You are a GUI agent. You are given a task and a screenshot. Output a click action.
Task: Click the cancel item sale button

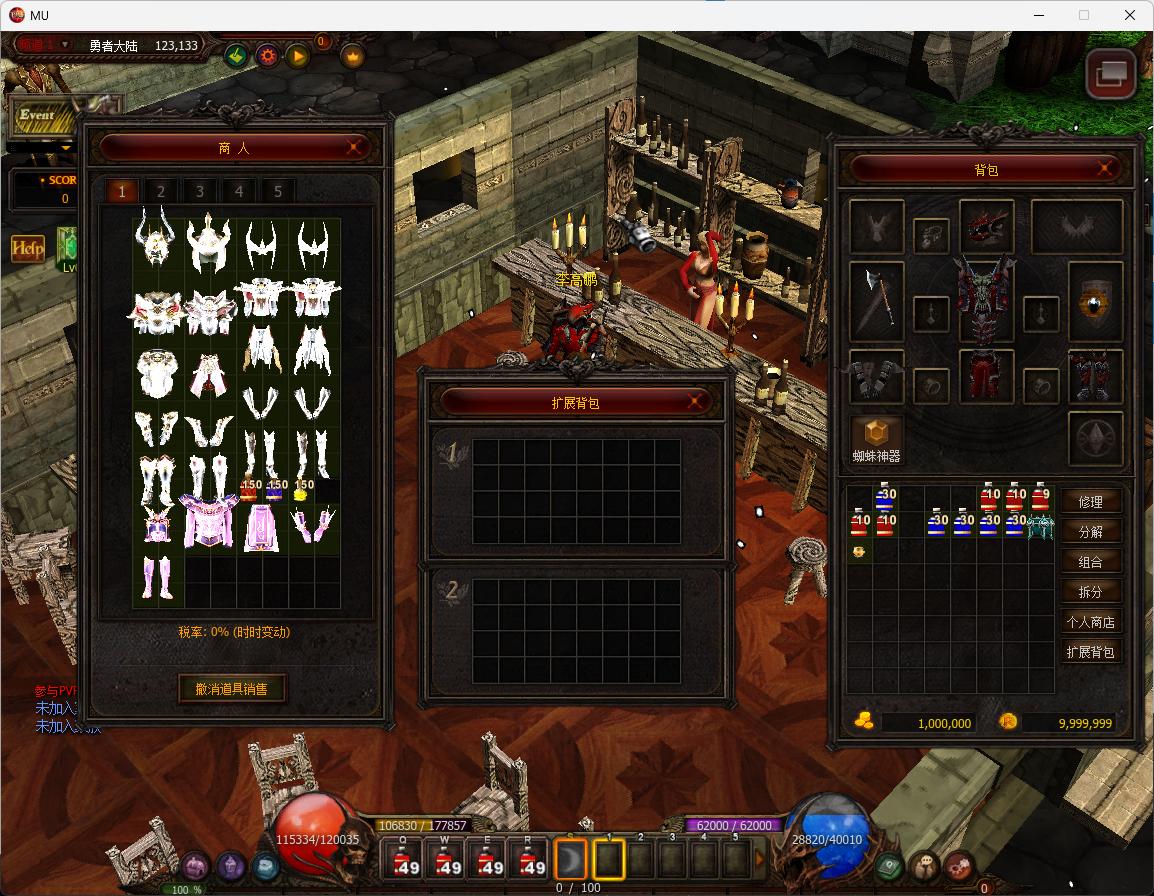pos(232,688)
